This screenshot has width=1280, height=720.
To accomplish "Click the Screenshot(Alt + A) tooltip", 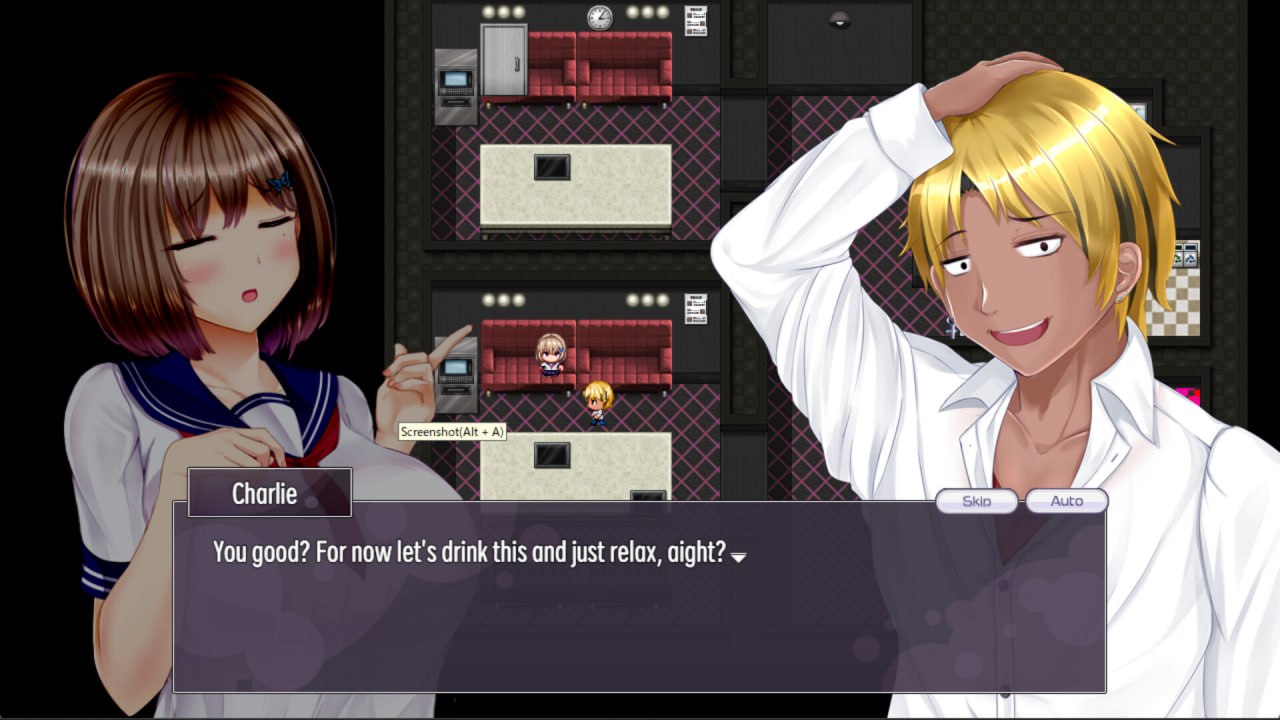I will coord(451,431).
